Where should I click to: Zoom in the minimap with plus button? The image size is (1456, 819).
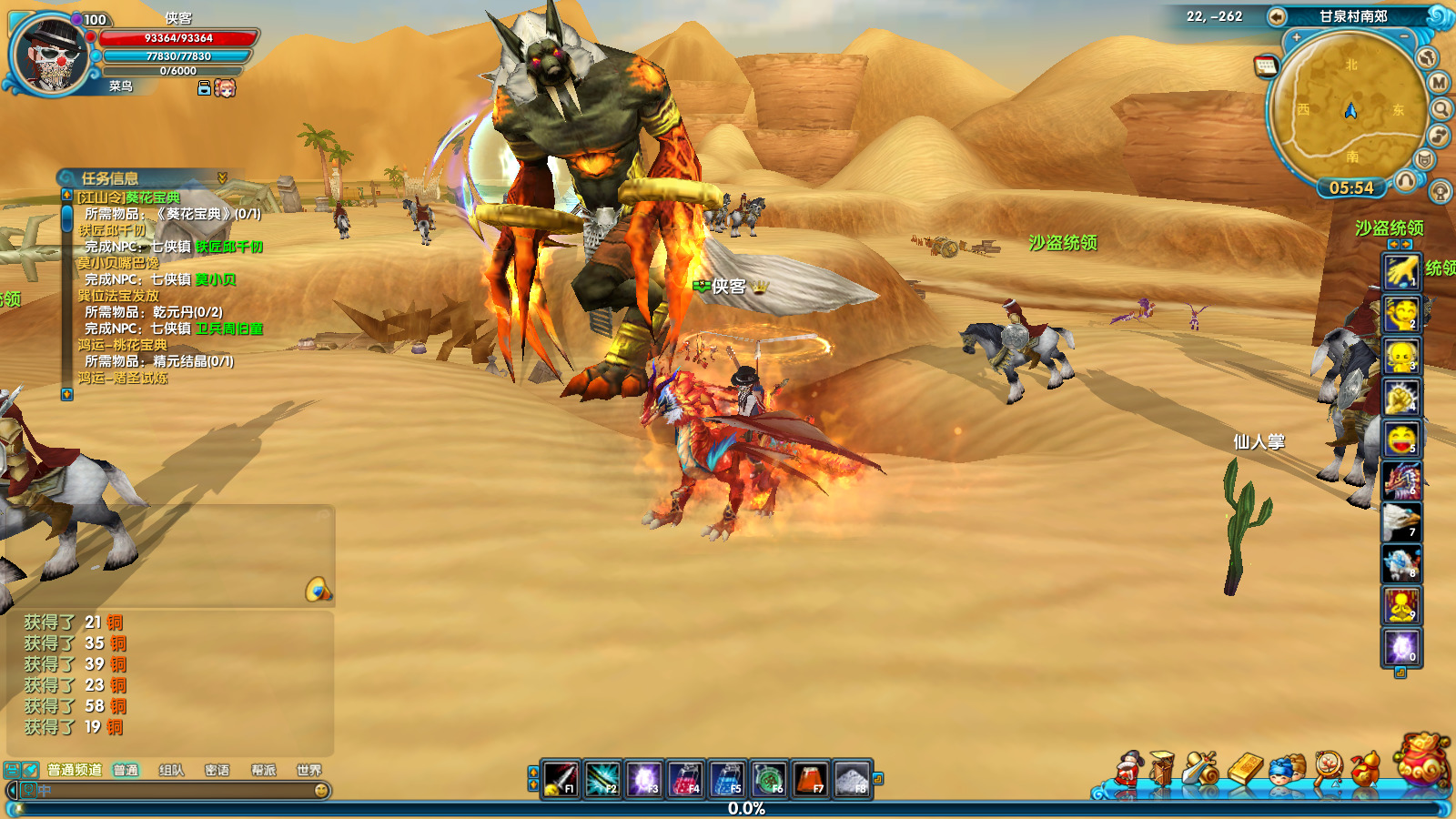[x=1296, y=37]
